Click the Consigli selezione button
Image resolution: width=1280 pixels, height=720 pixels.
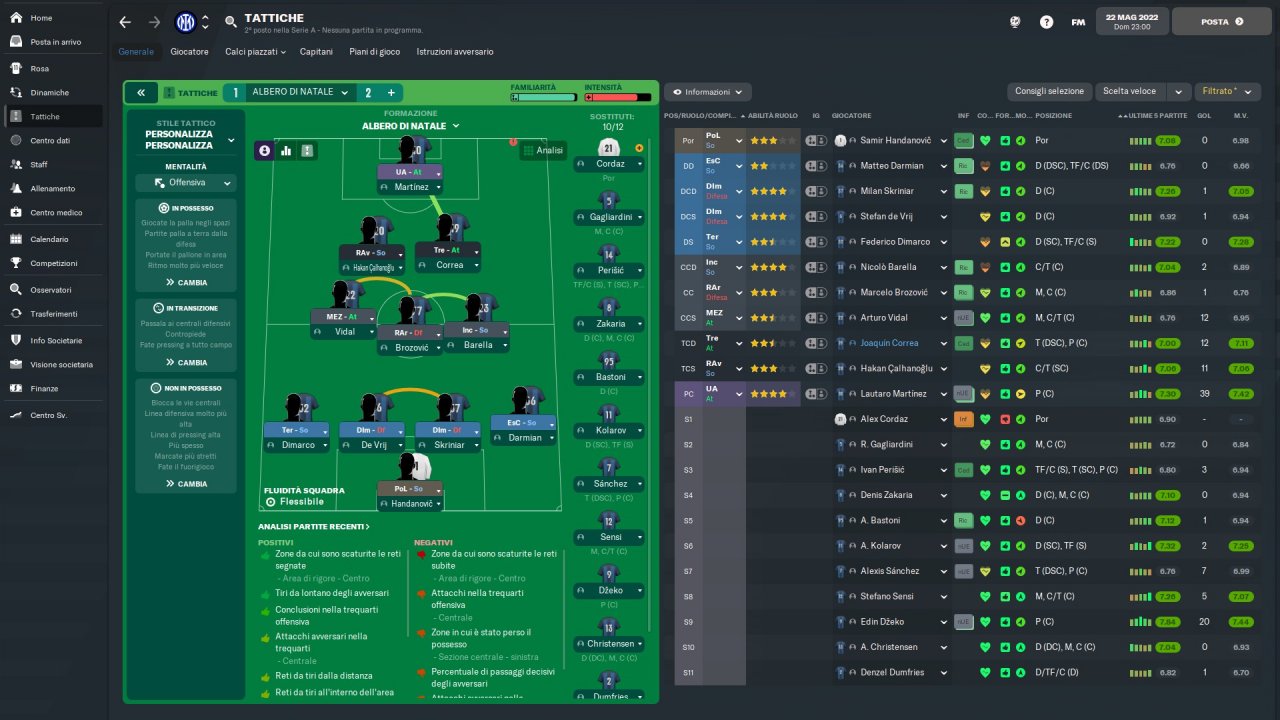1049,91
